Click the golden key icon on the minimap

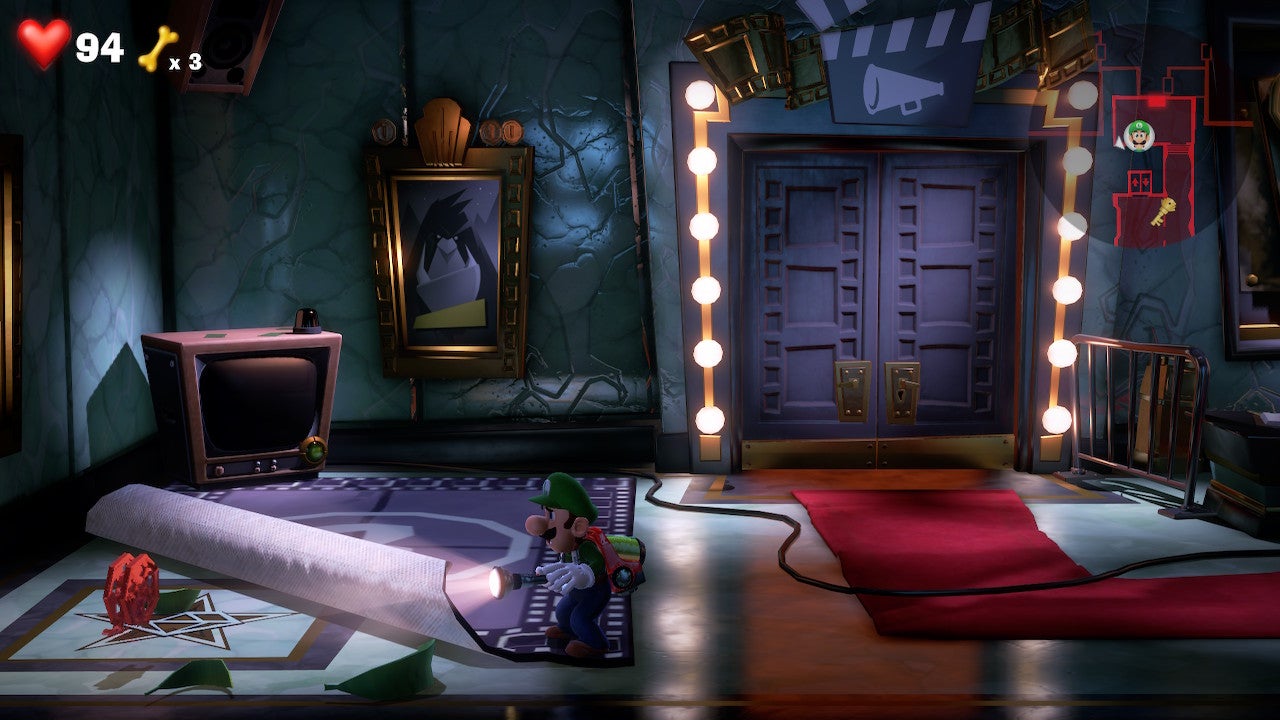coord(1164,211)
